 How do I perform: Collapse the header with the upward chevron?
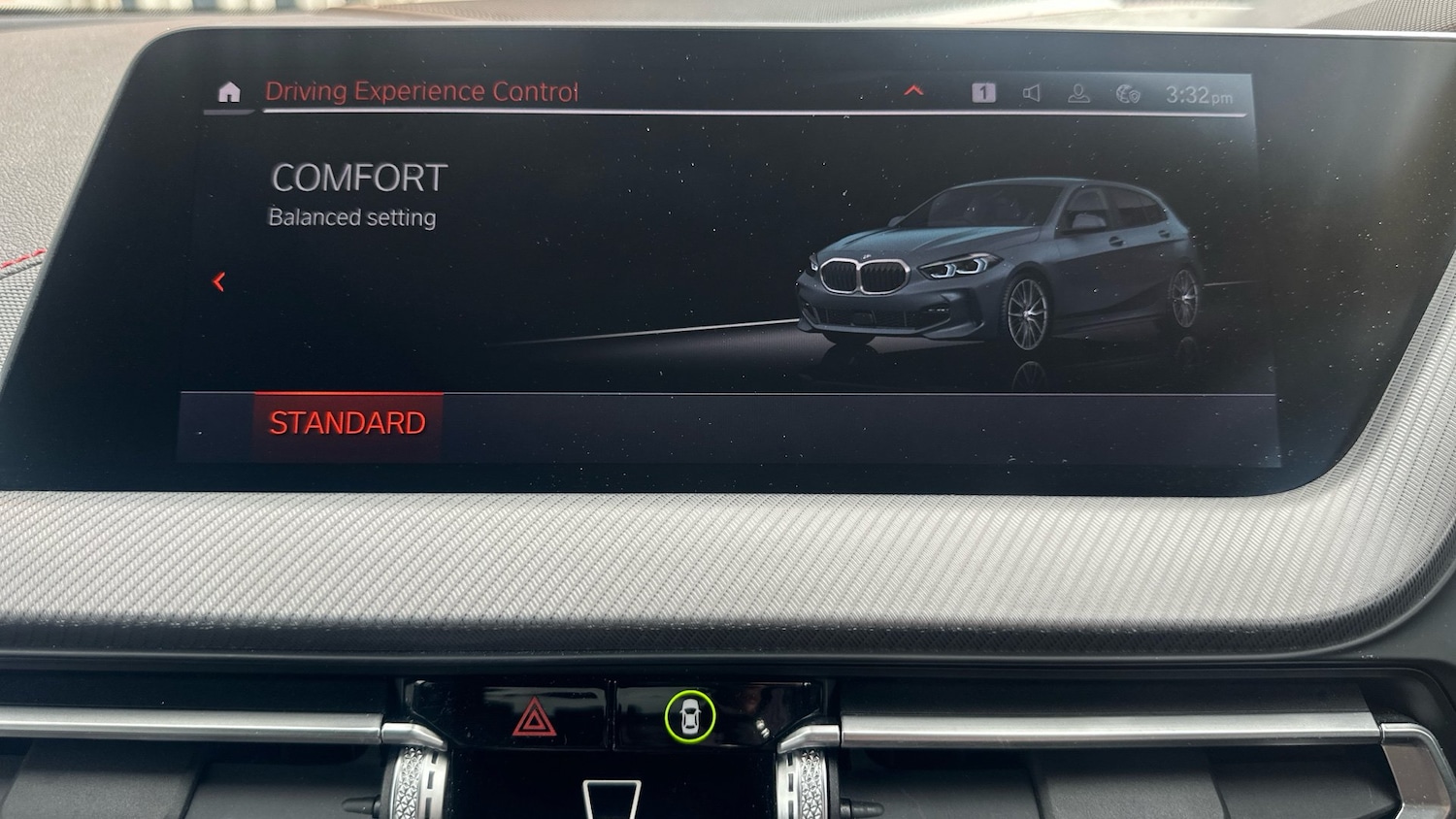pyautogui.click(x=912, y=90)
